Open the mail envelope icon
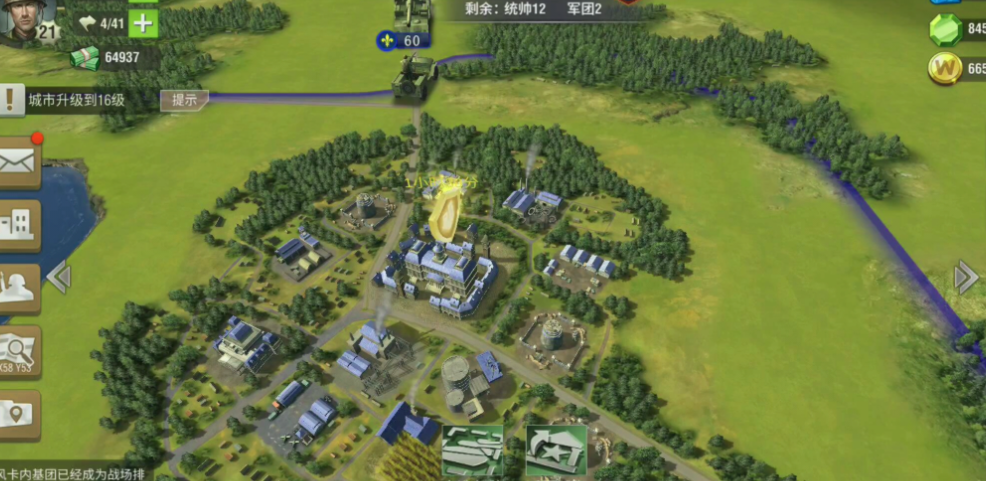The height and width of the screenshot is (481, 986). coord(18,162)
